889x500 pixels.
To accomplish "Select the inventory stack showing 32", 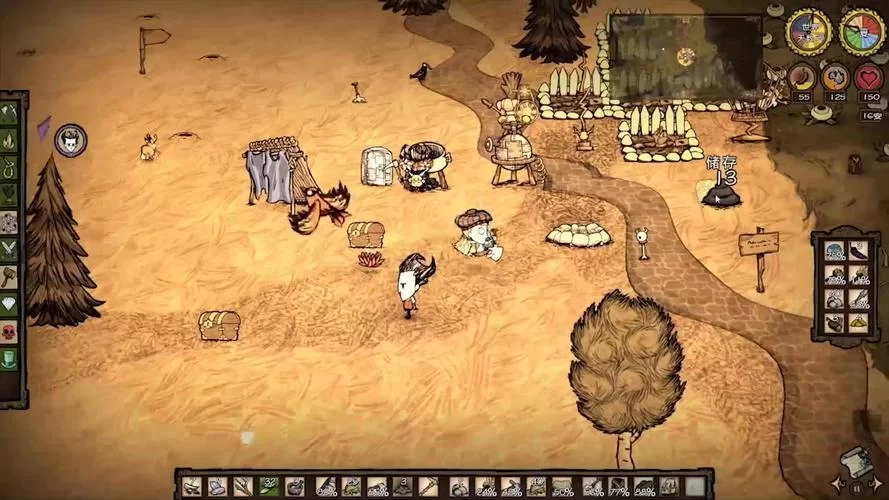I will click(269, 486).
